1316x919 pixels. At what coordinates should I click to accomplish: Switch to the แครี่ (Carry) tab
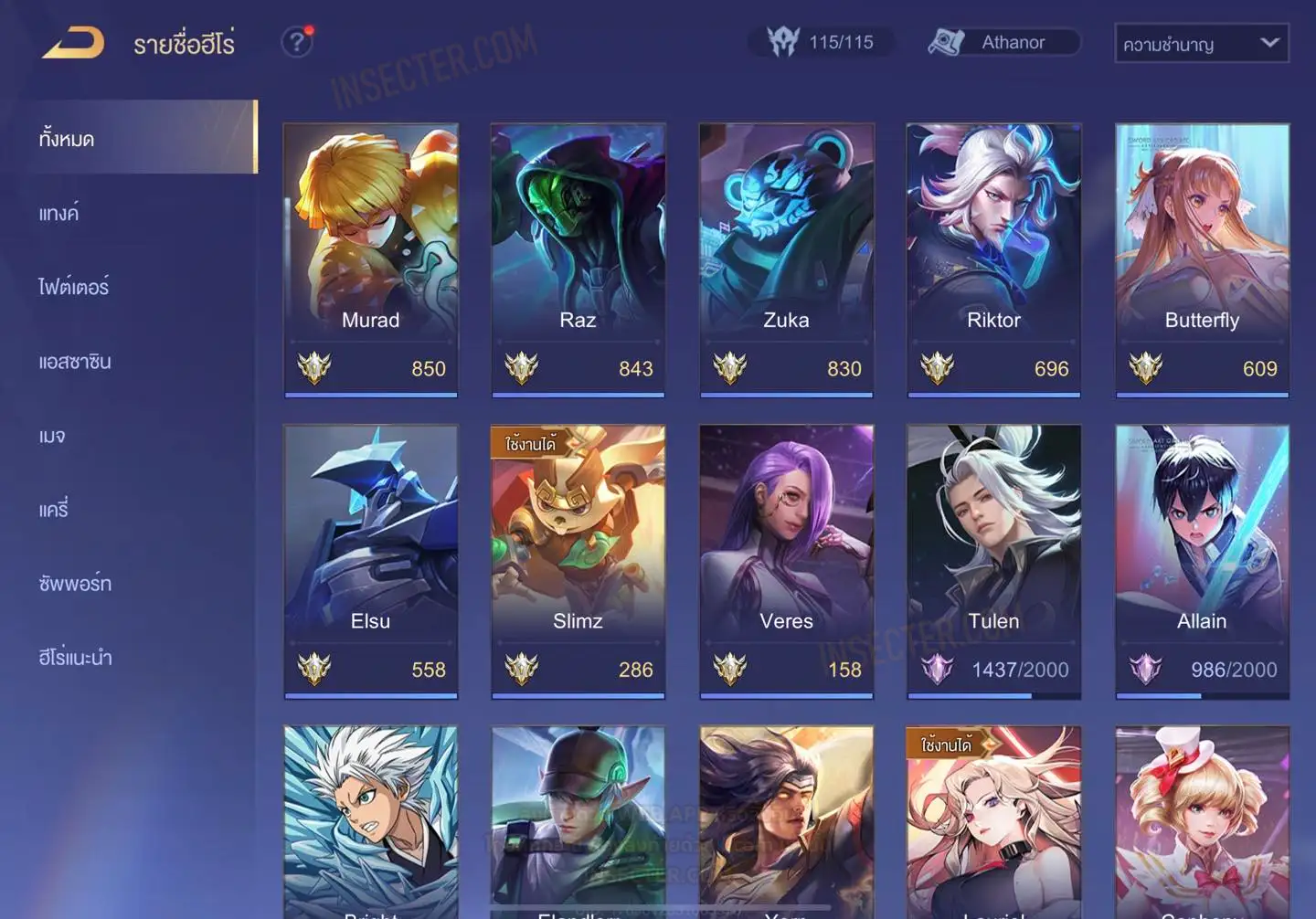(x=54, y=510)
